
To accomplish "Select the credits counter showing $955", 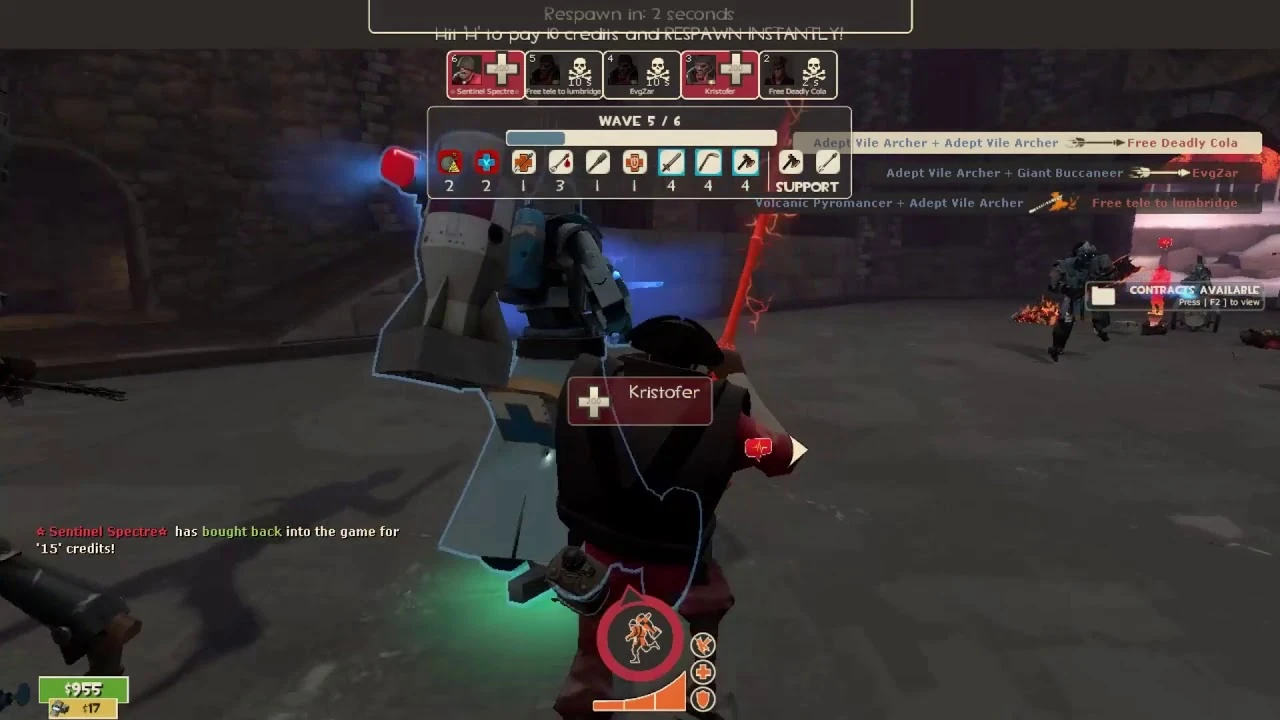I will click(83, 689).
